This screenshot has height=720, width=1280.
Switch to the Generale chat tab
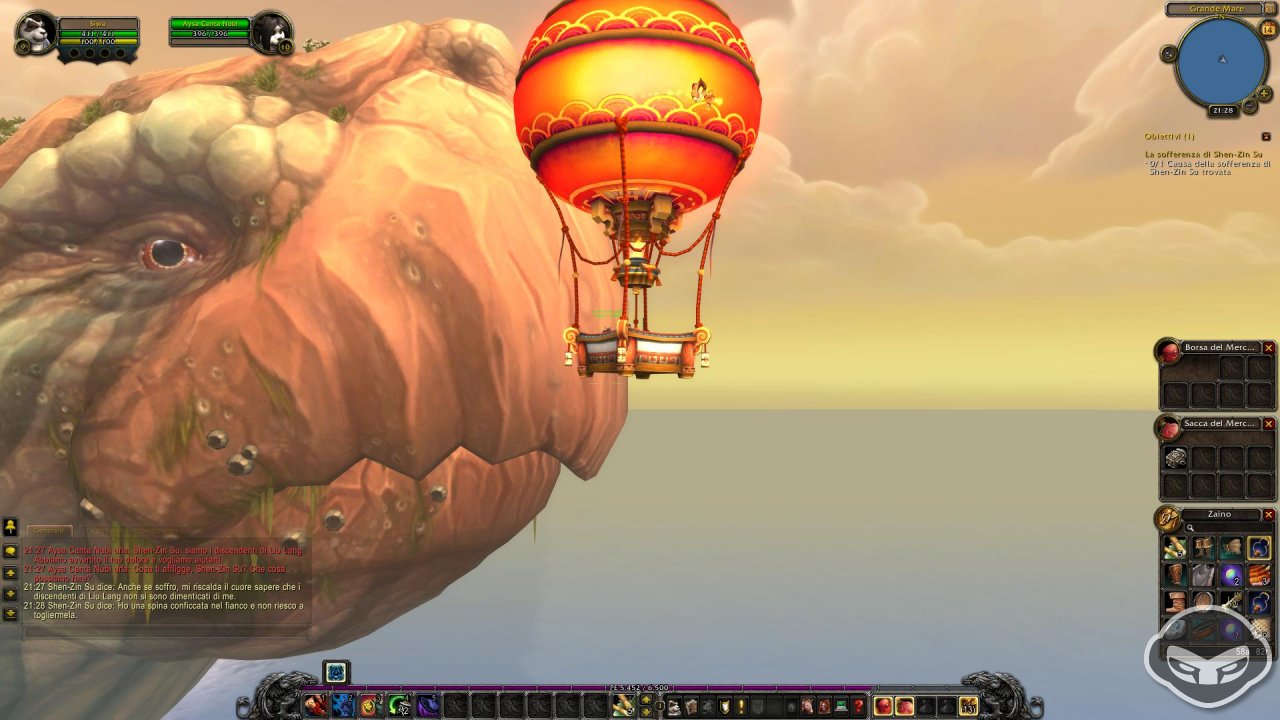(47, 531)
